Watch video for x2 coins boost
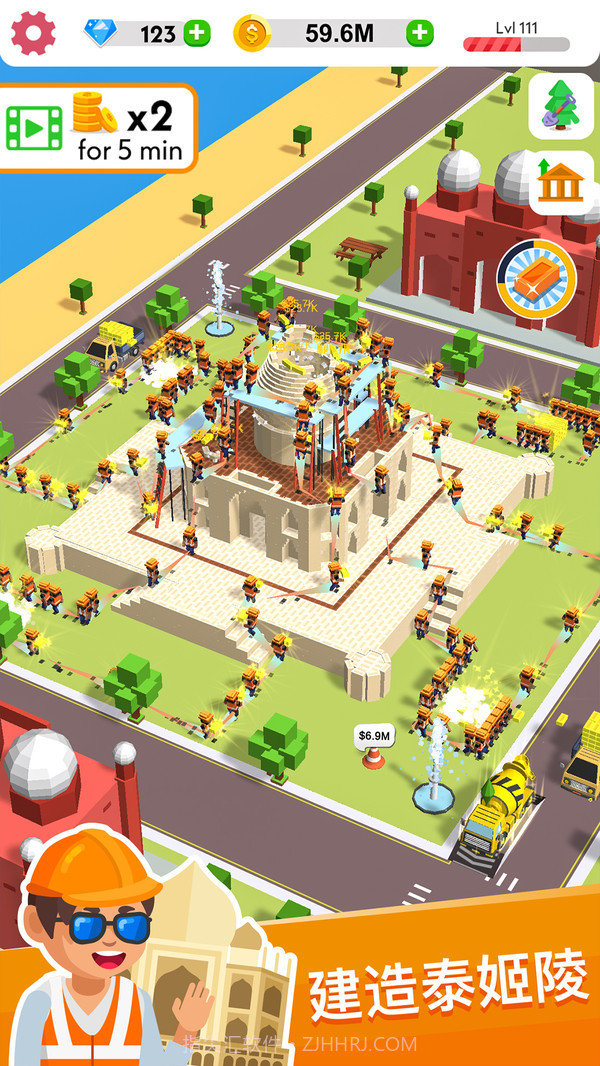The image size is (600, 1066). coord(97,128)
